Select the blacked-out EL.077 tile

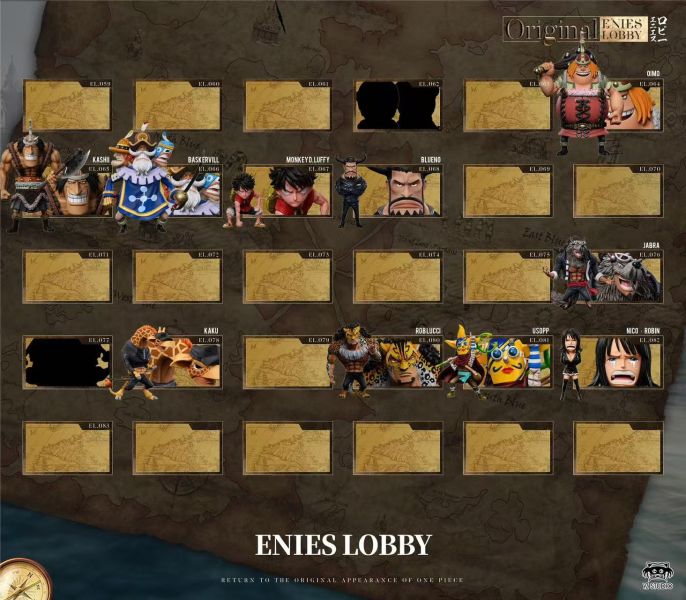point(67,362)
